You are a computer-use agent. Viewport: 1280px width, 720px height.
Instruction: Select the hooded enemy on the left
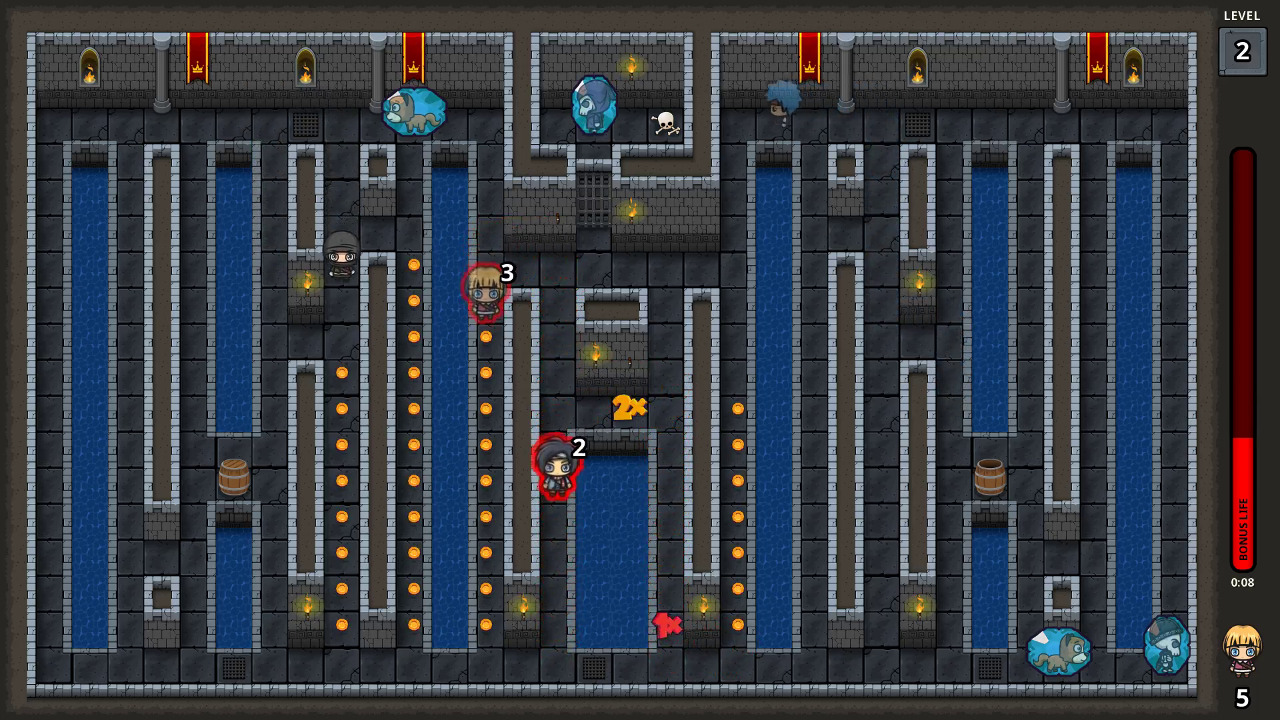click(341, 258)
